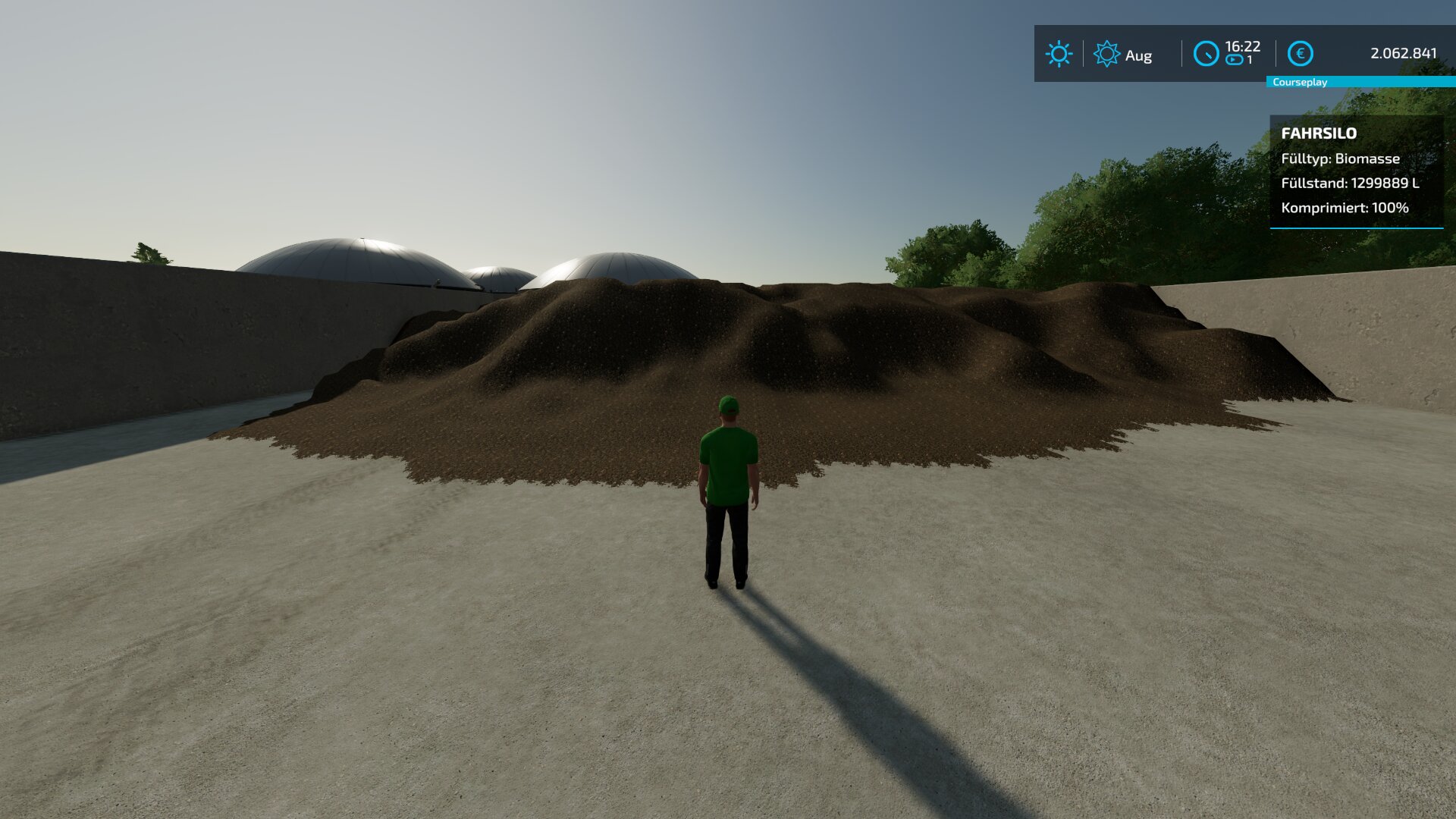The width and height of the screenshot is (1456, 819).
Task: Click the euro money icon
Action: 1301,54
